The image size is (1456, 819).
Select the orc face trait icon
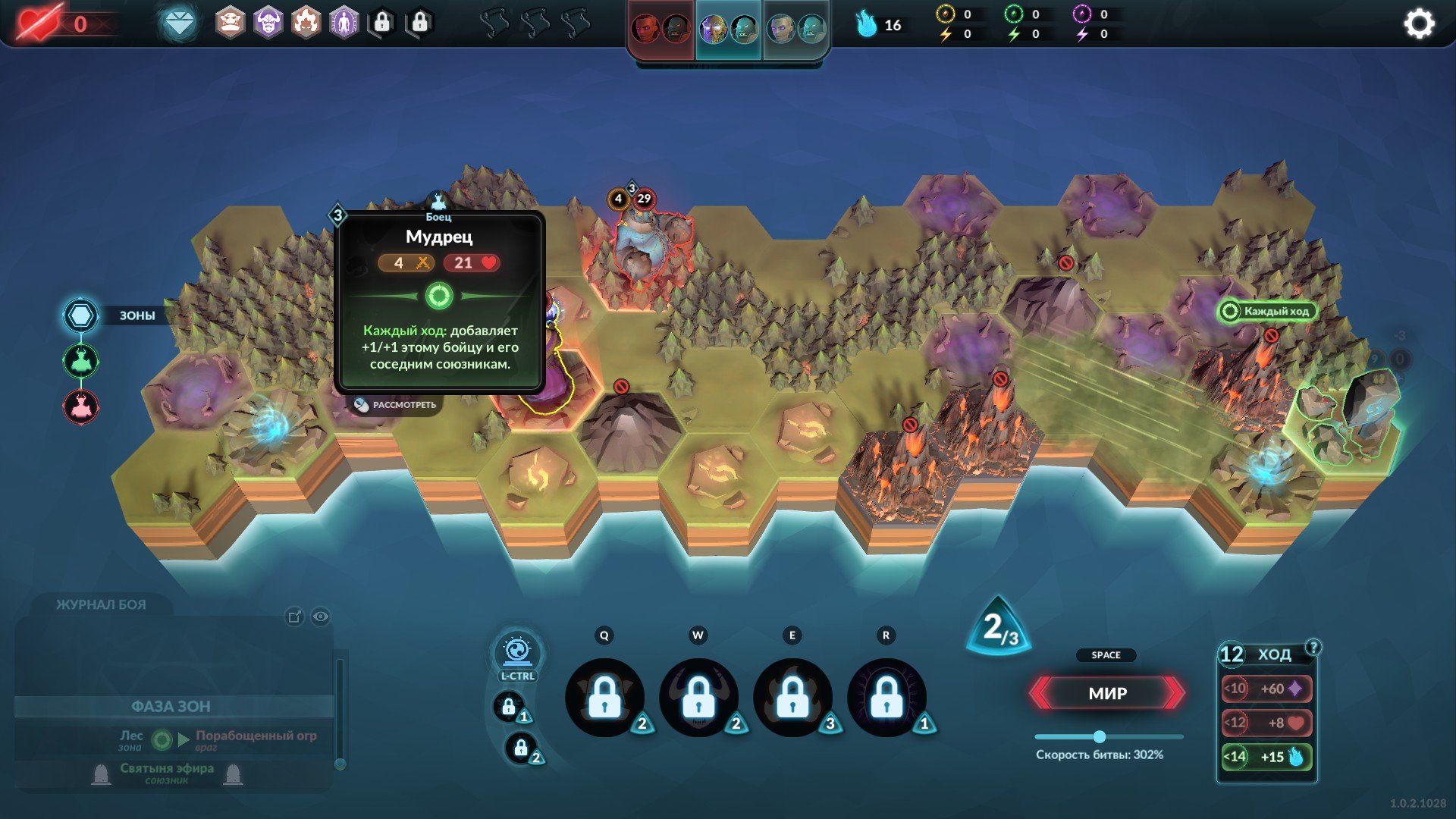(x=231, y=24)
